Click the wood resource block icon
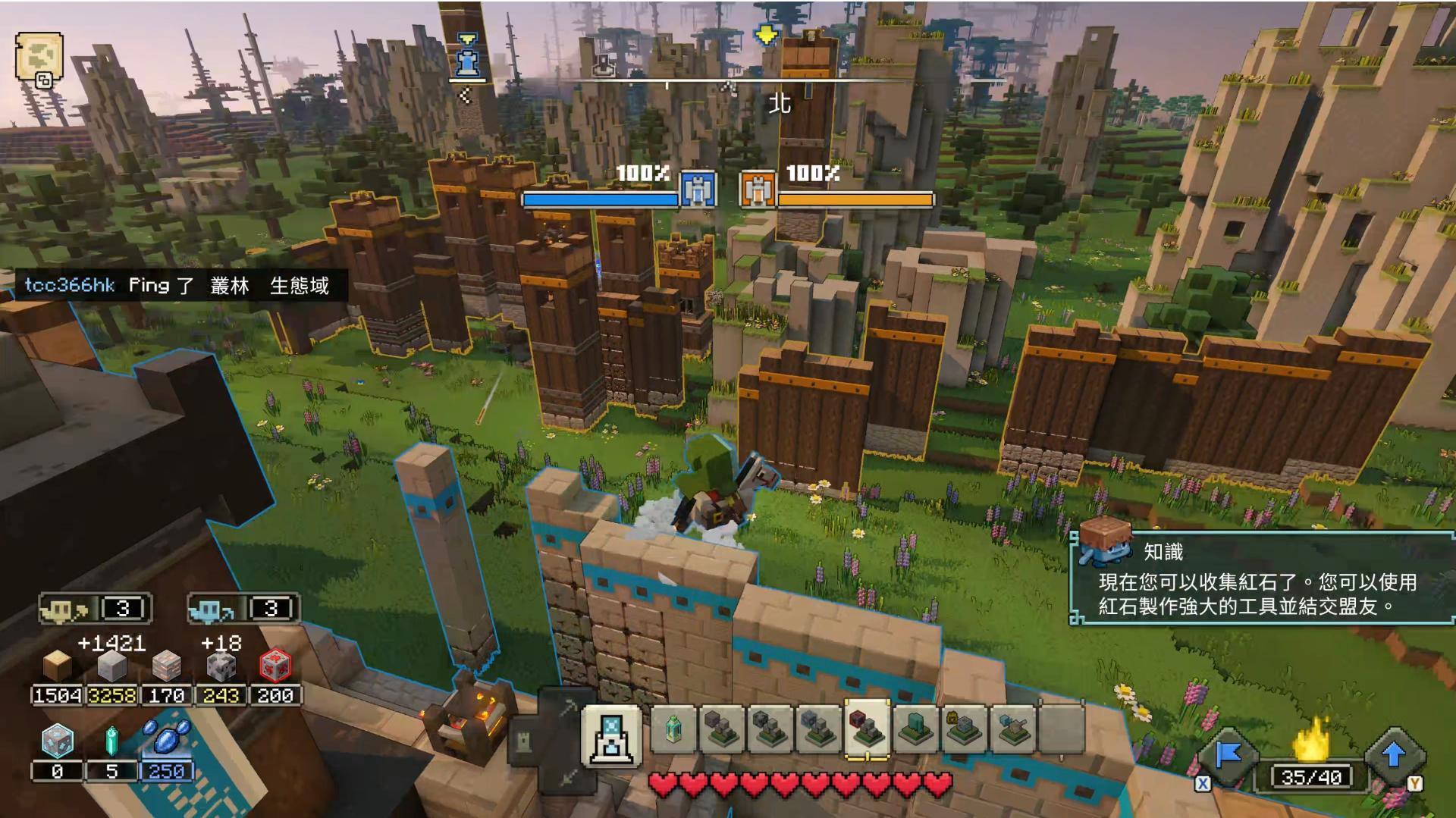The width and height of the screenshot is (1456, 818). [x=57, y=666]
